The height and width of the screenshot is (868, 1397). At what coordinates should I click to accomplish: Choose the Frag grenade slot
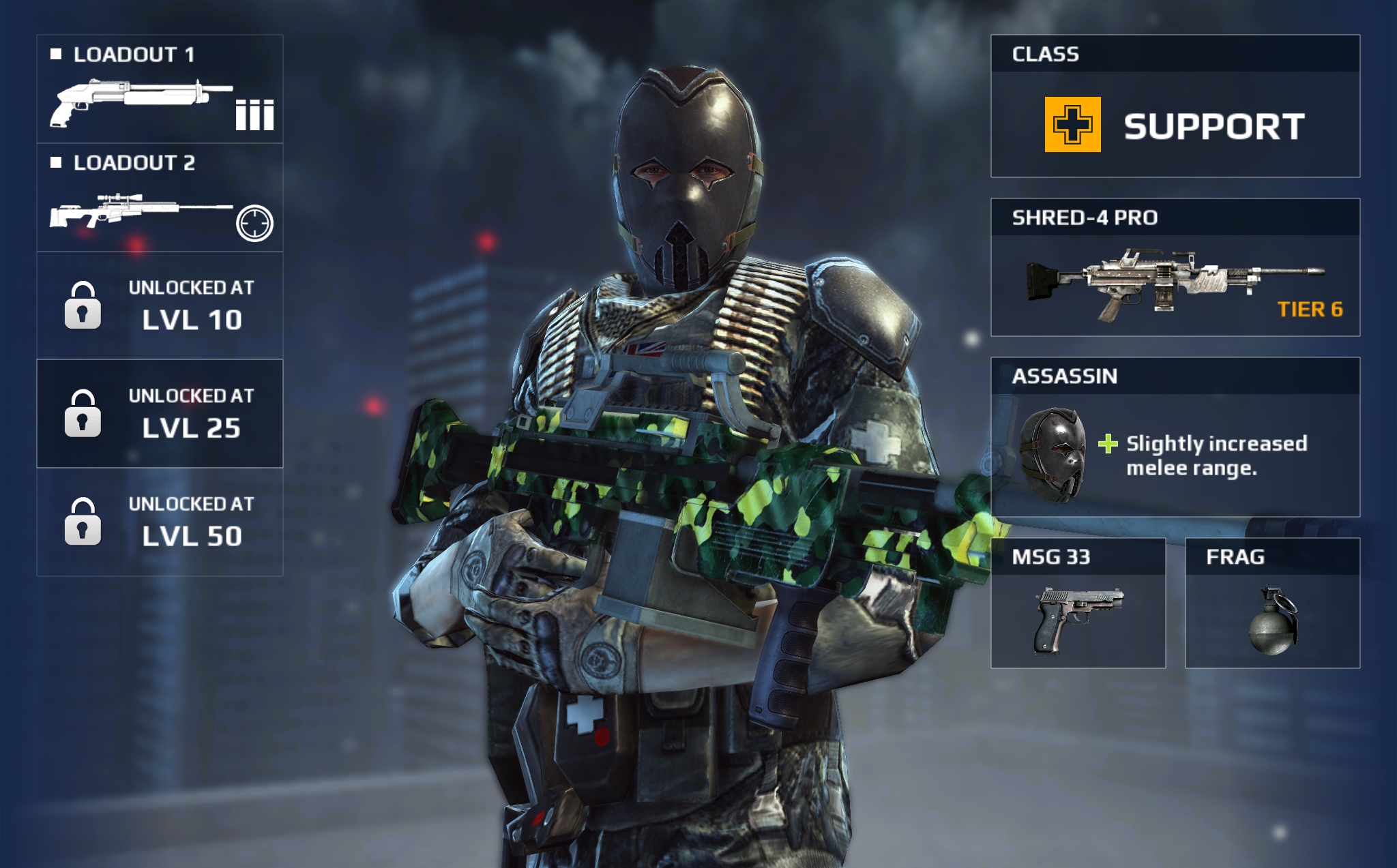point(1272,603)
